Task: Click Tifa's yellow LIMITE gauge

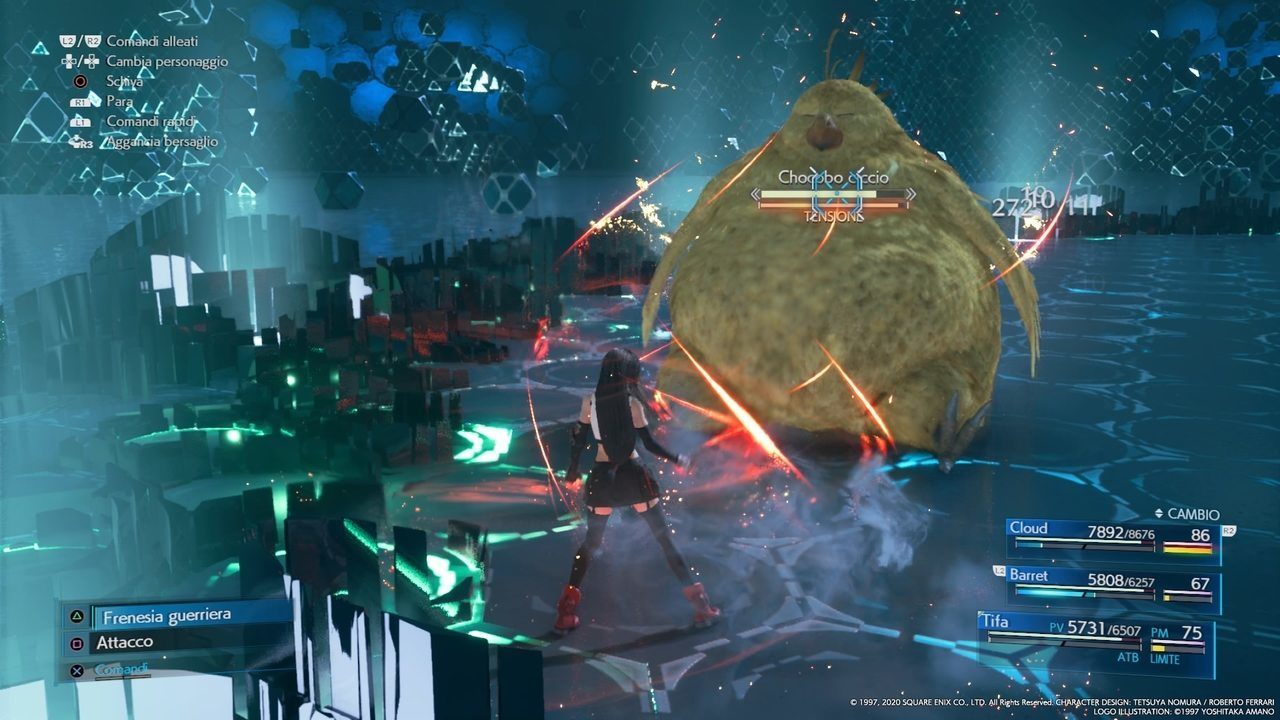Action: pyautogui.click(x=1158, y=648)
